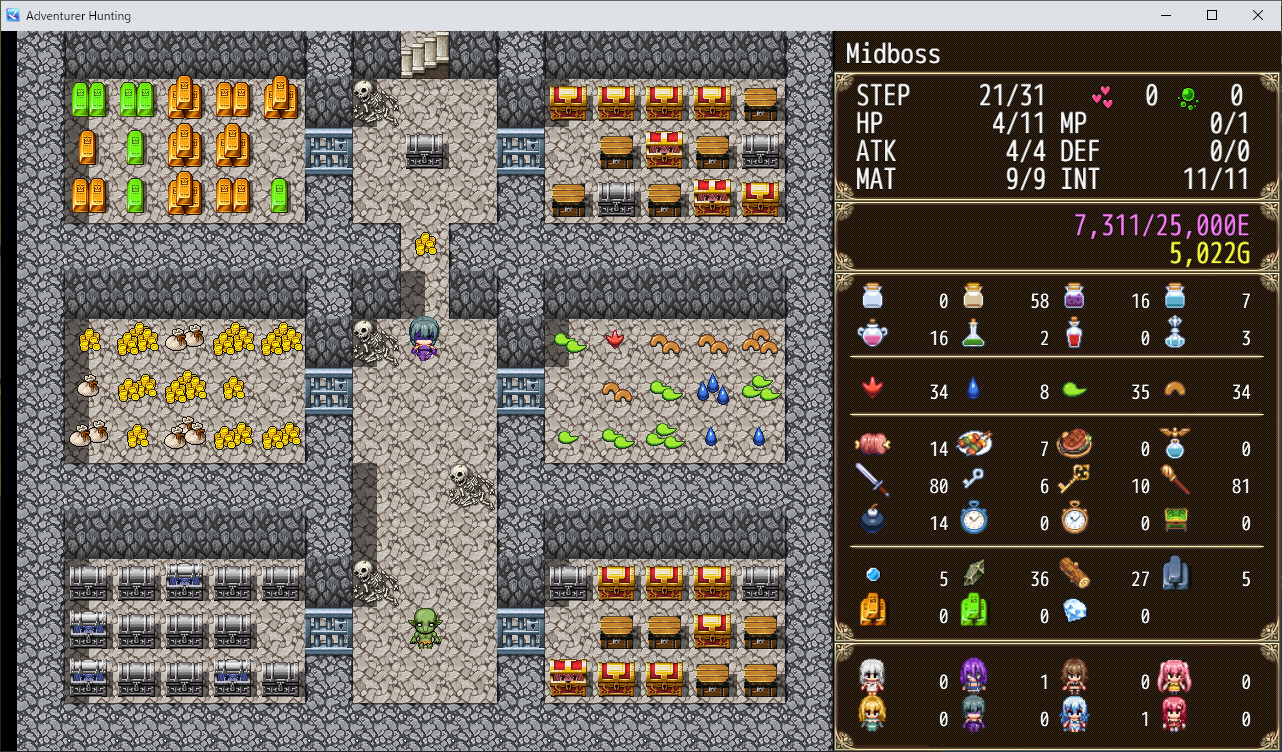1282x752 pixels.
Task: Click the red fang material icon
Action: [873, 392]
